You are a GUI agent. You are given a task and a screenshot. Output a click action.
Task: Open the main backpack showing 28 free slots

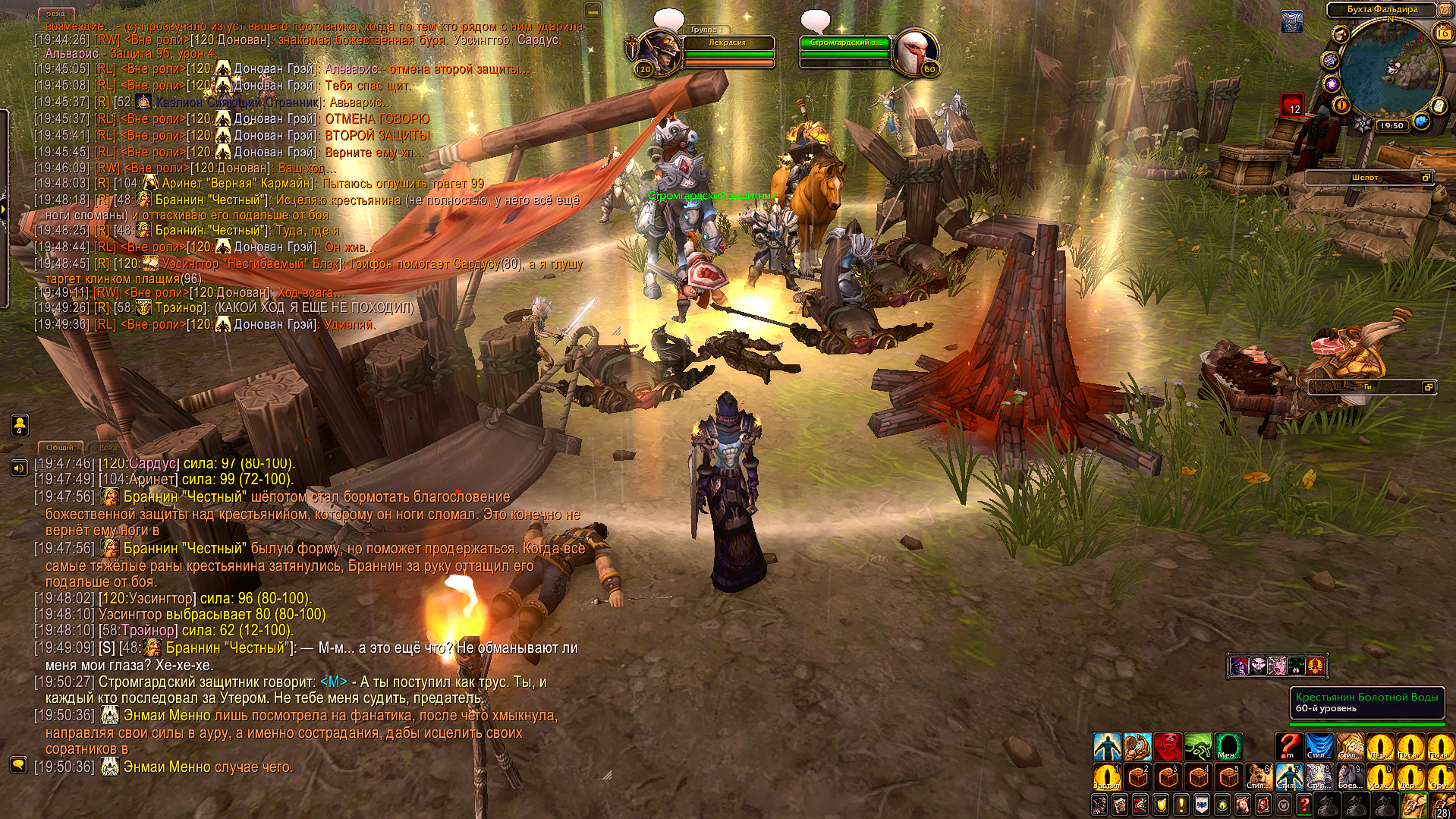point(1442,805)
